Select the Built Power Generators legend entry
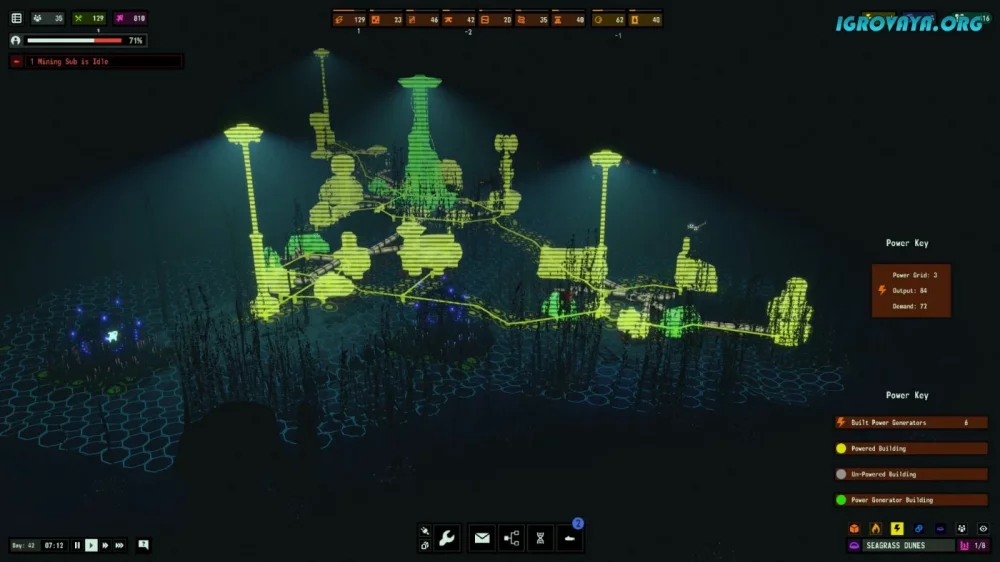The width and height of the screenshot is (1000, 562). click(910, 422)
